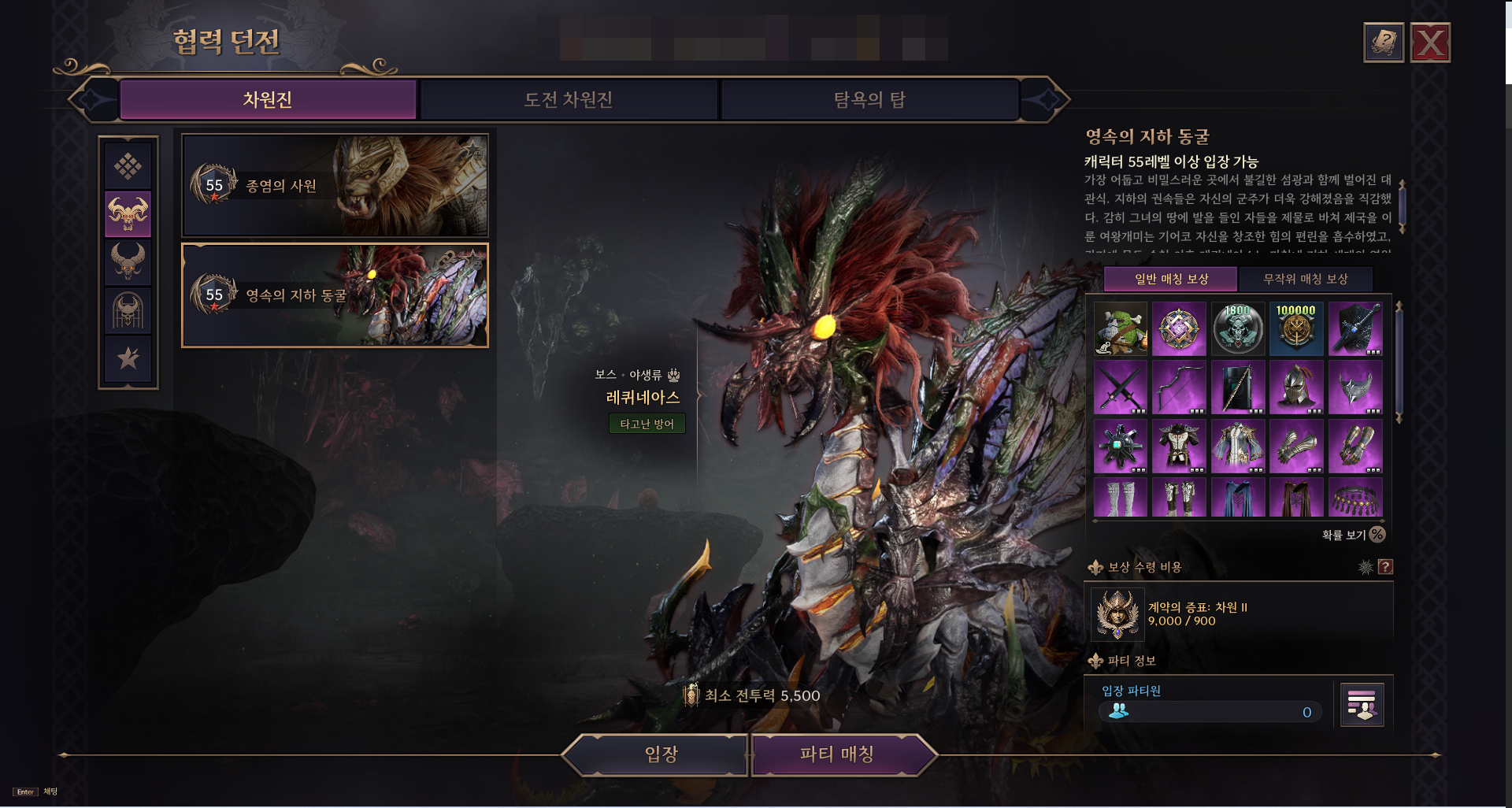This screenshot has width=1512, height=808.
Task: Open 확률 보기 probability info
Action: pos(1352,535)
